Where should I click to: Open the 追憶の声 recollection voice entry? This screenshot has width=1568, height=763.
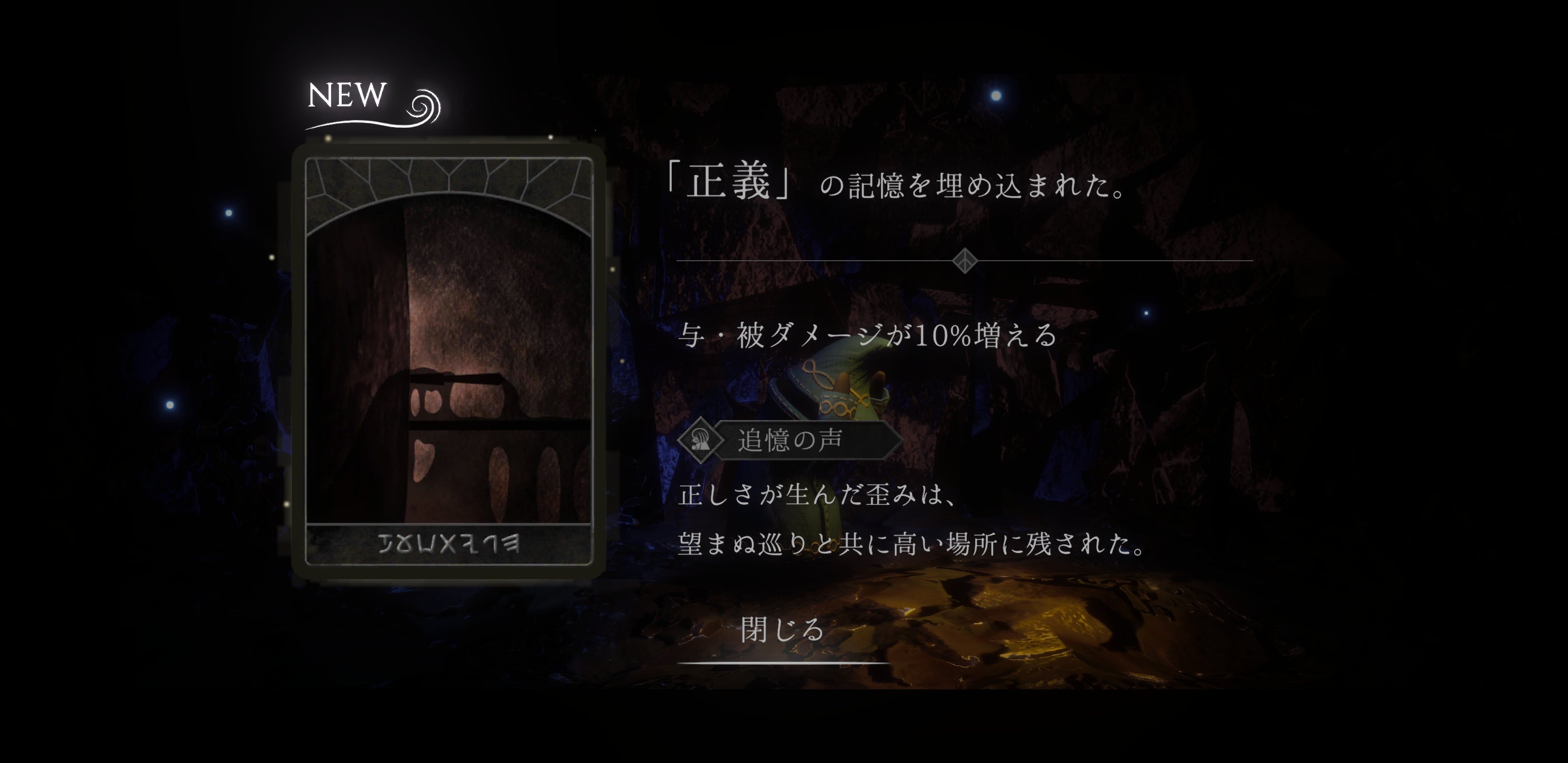pos(789,440)
